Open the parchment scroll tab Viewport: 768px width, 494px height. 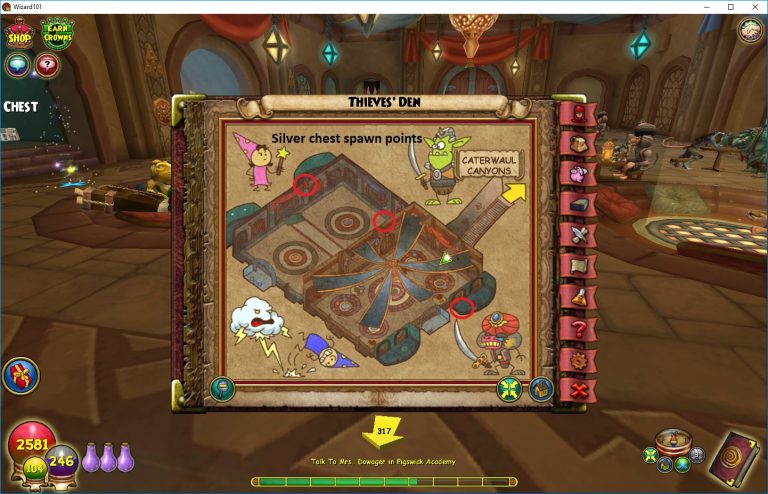pyautogui.click(x=577, y=265)
